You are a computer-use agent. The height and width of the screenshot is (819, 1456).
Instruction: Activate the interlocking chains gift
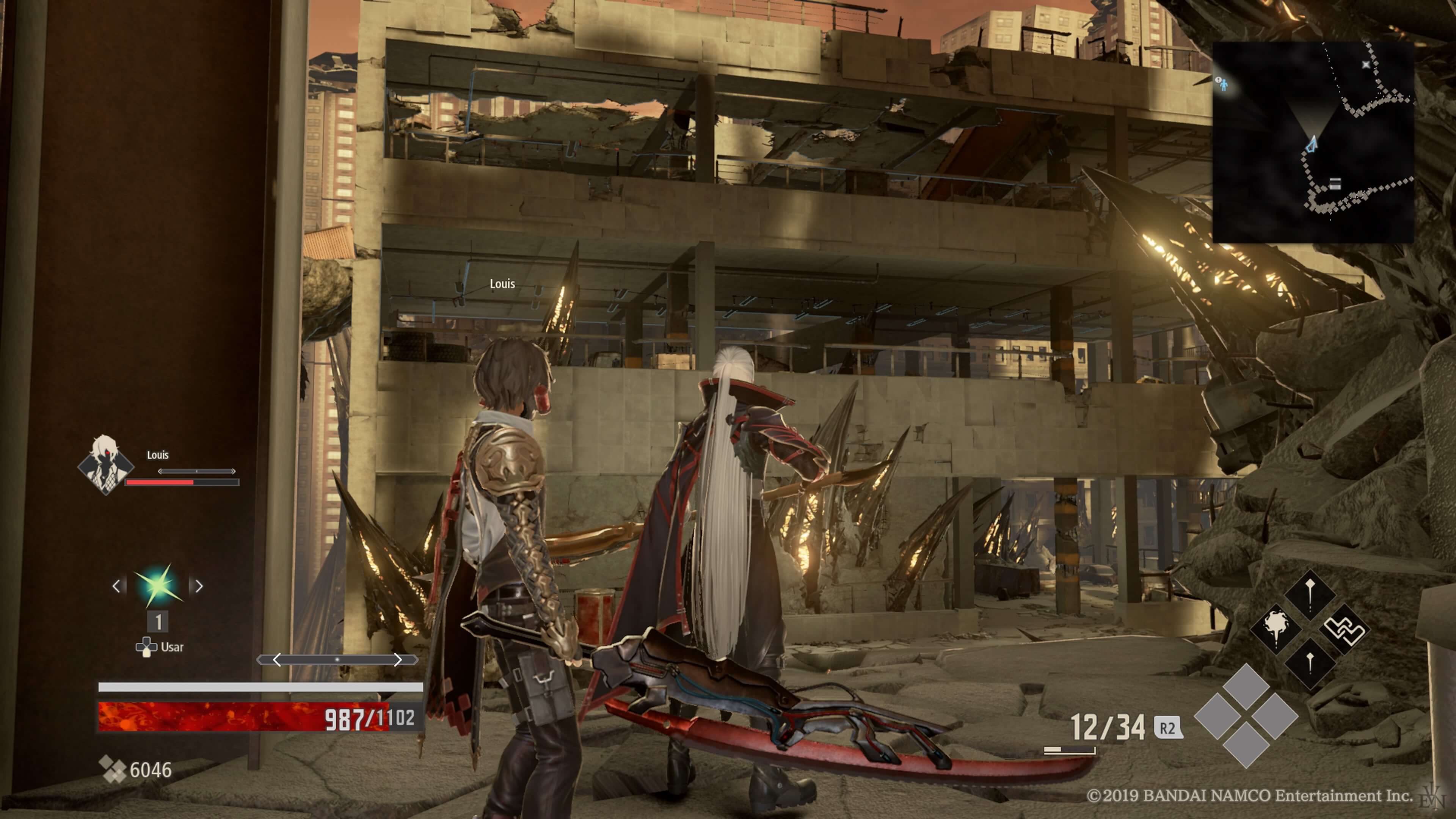pos(1345,629)
